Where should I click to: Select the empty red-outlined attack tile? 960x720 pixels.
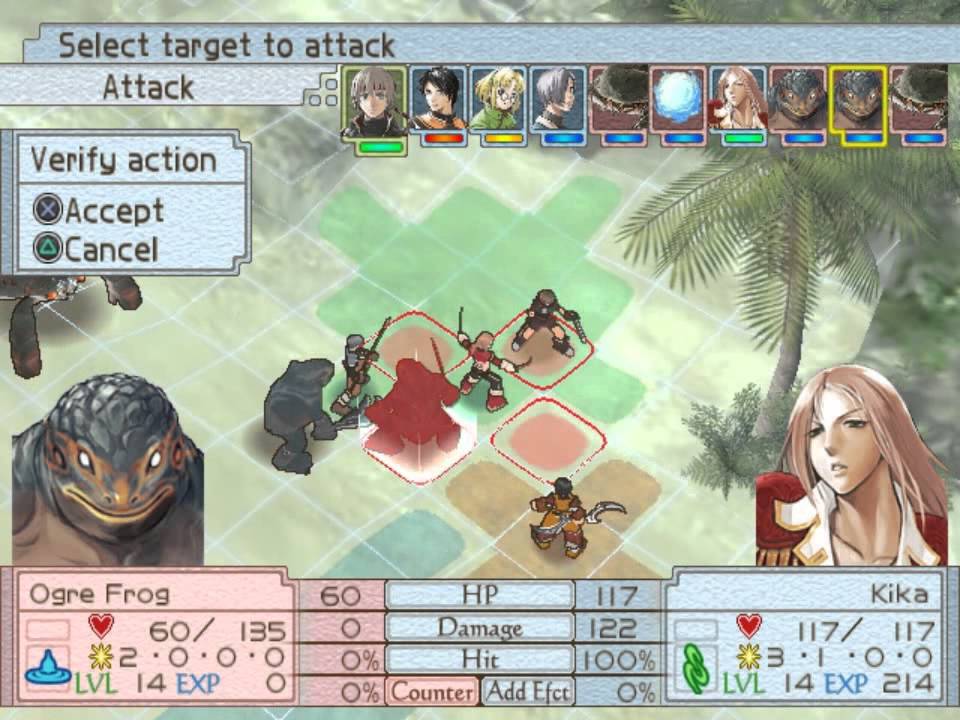click(x=548, y=436)
